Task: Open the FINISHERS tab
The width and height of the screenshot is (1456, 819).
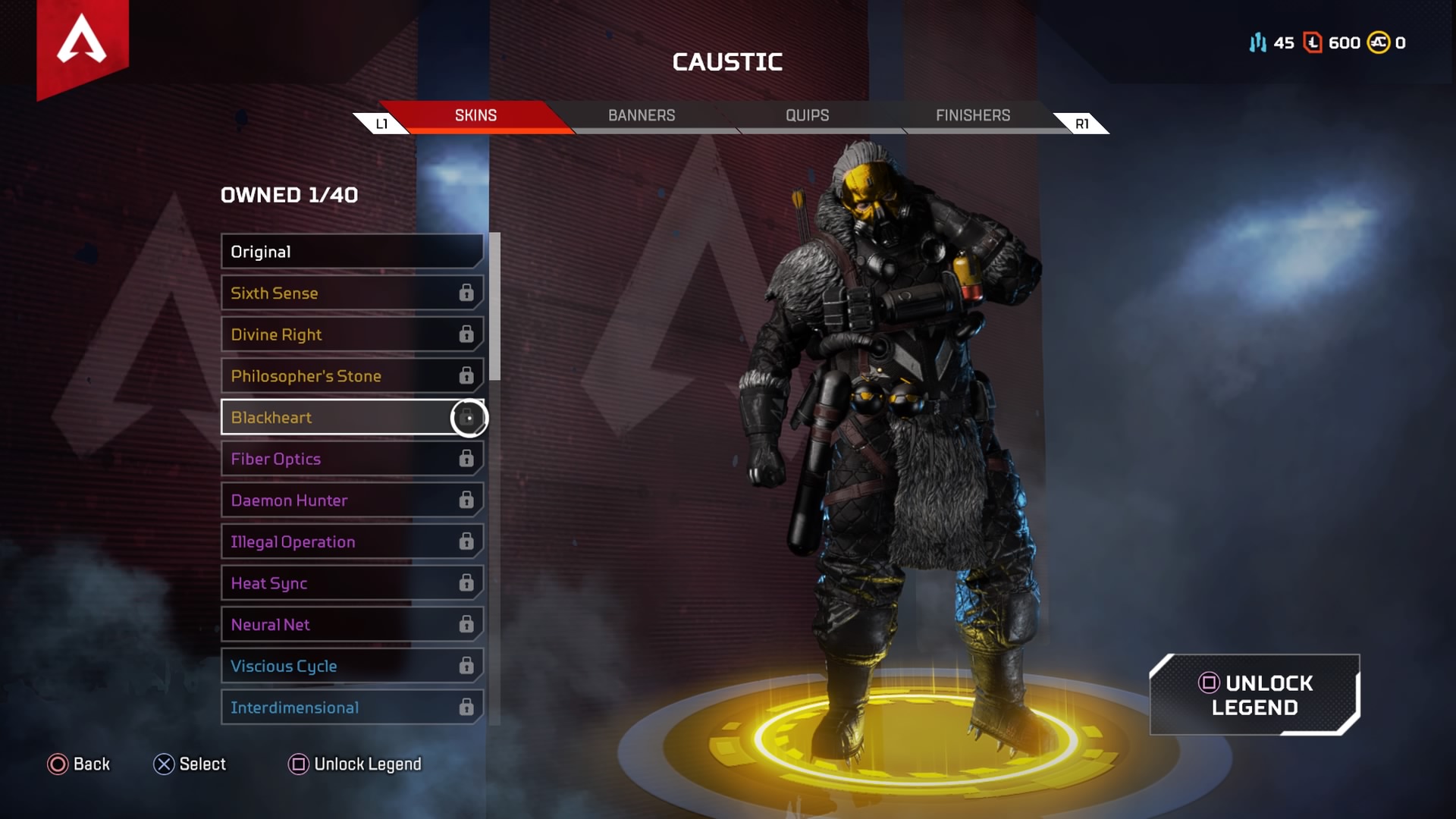Action: (971, 115)
